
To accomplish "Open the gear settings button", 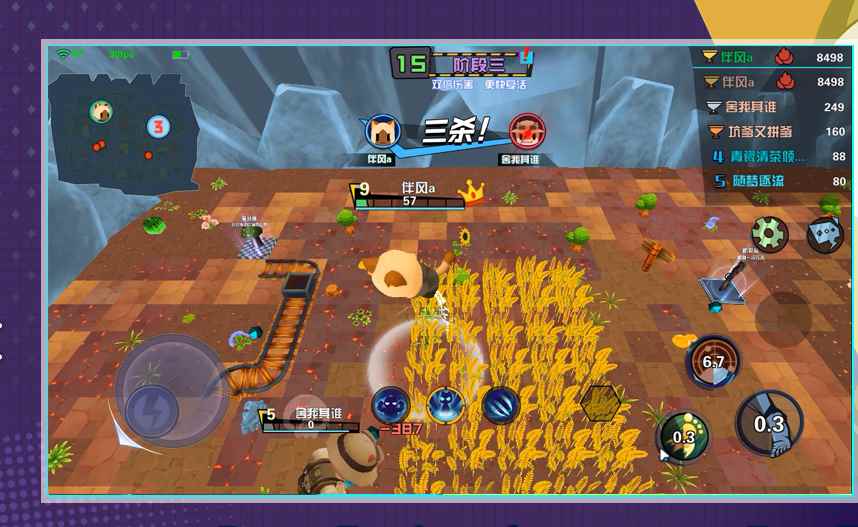I will (x=770, y=235).
